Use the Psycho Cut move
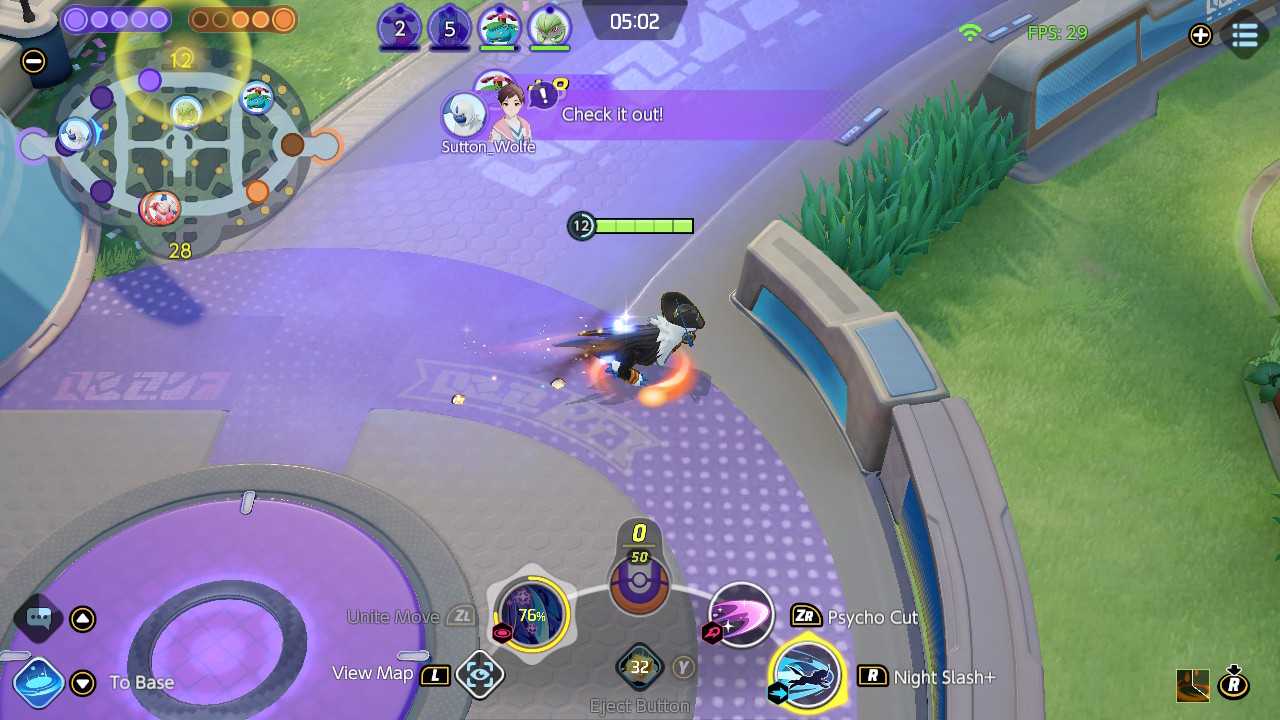Screen dimensions: 1280x720 pyautogui.click(x=741, y=614)
